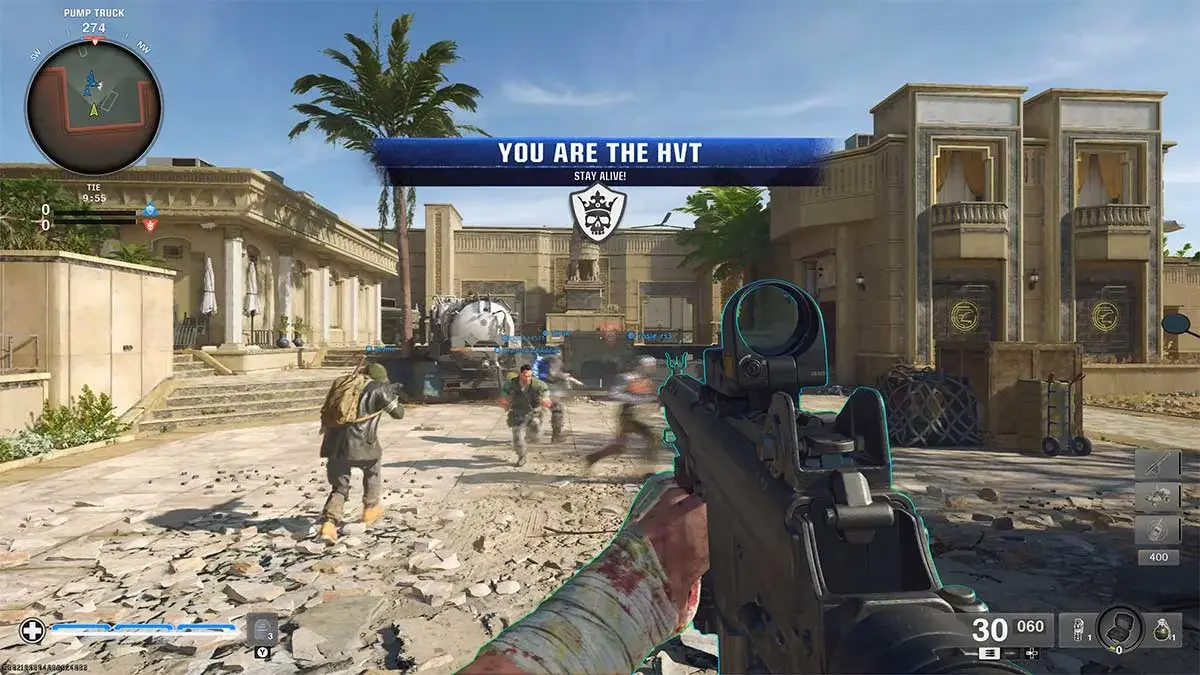Click the blue team crown score icon
1200x675 pixels.
(150, 210)
